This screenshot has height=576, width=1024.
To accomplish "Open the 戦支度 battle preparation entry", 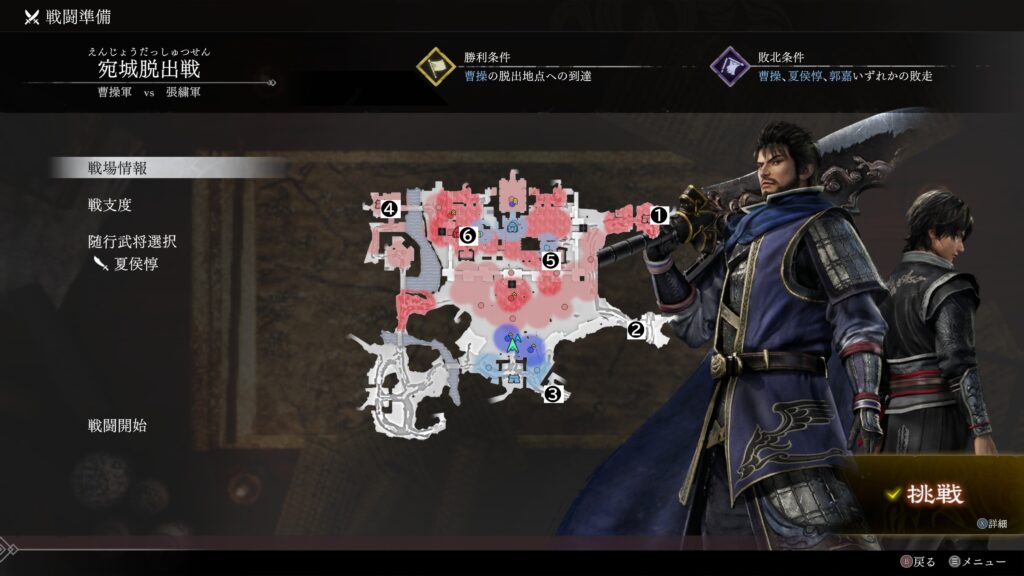I will [109, 205].
